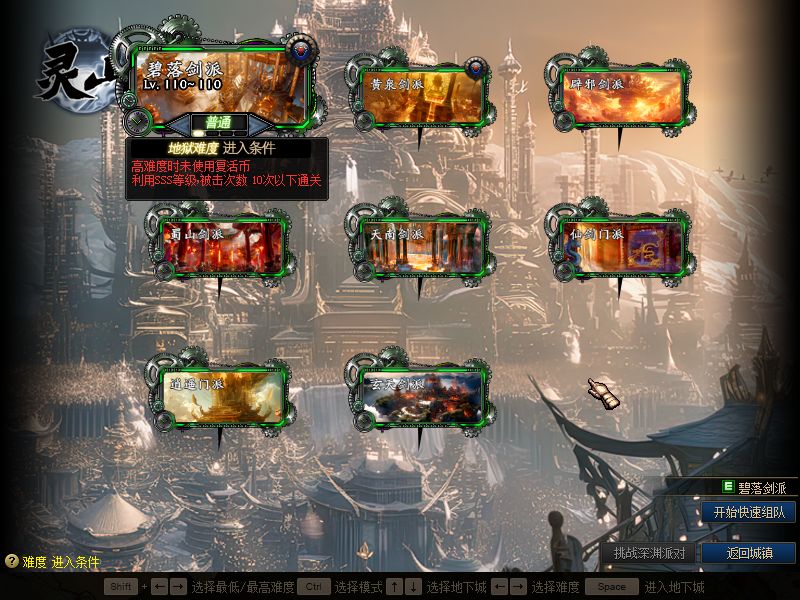Click the greyed 挑战深渊派对 button

point(649,553)
